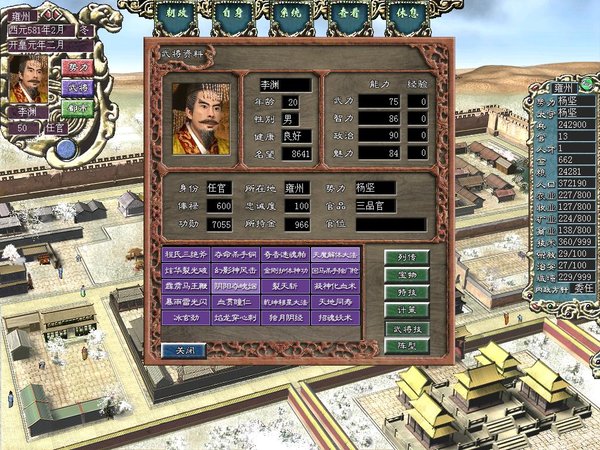Image resolution: width=600 pixels, height=450 pixels.
Task: Close the general info panel with 关闭
Action: (x=184, y=350)
